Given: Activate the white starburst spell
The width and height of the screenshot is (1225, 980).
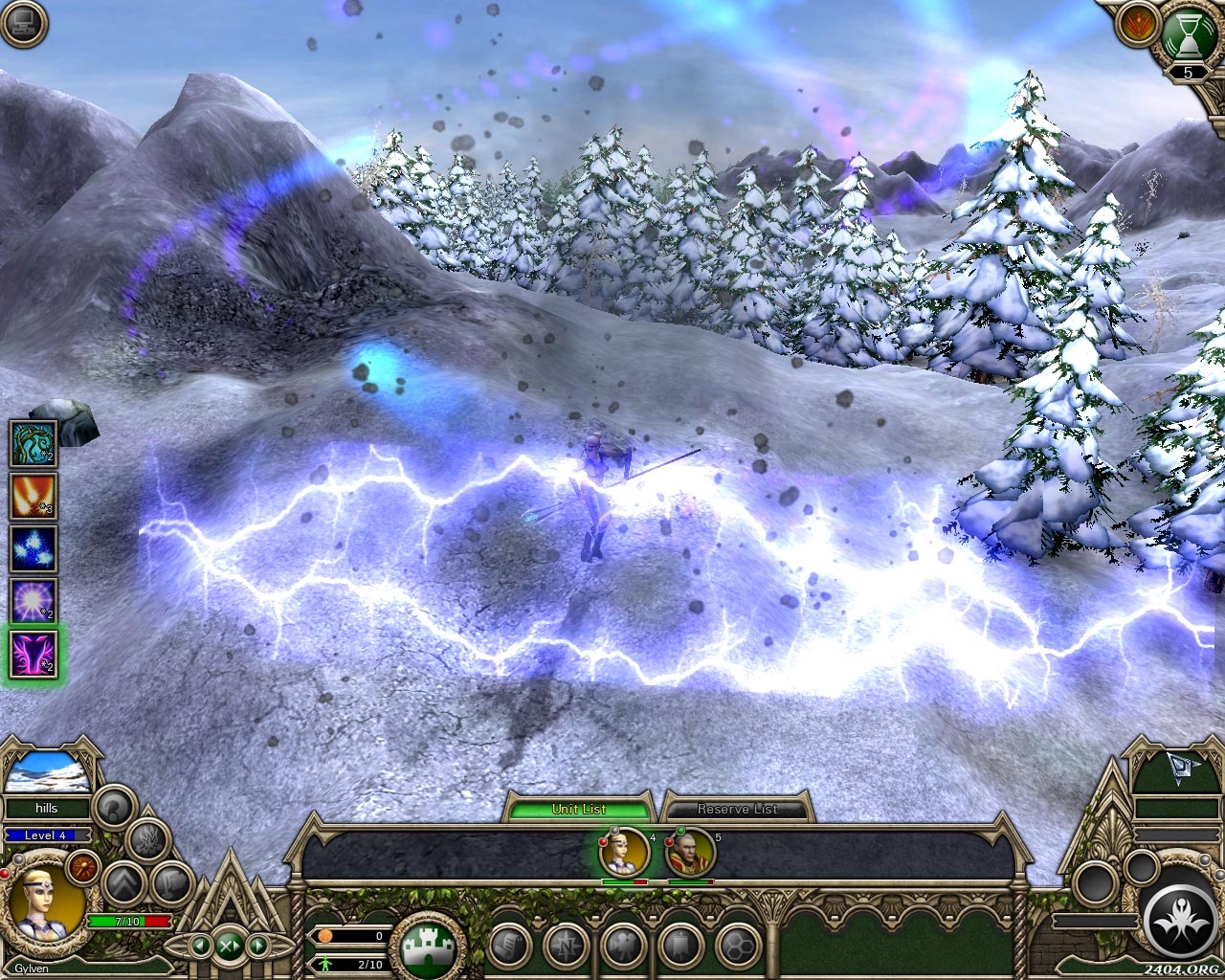Looking at the screenshot, I should coord(33,602).
